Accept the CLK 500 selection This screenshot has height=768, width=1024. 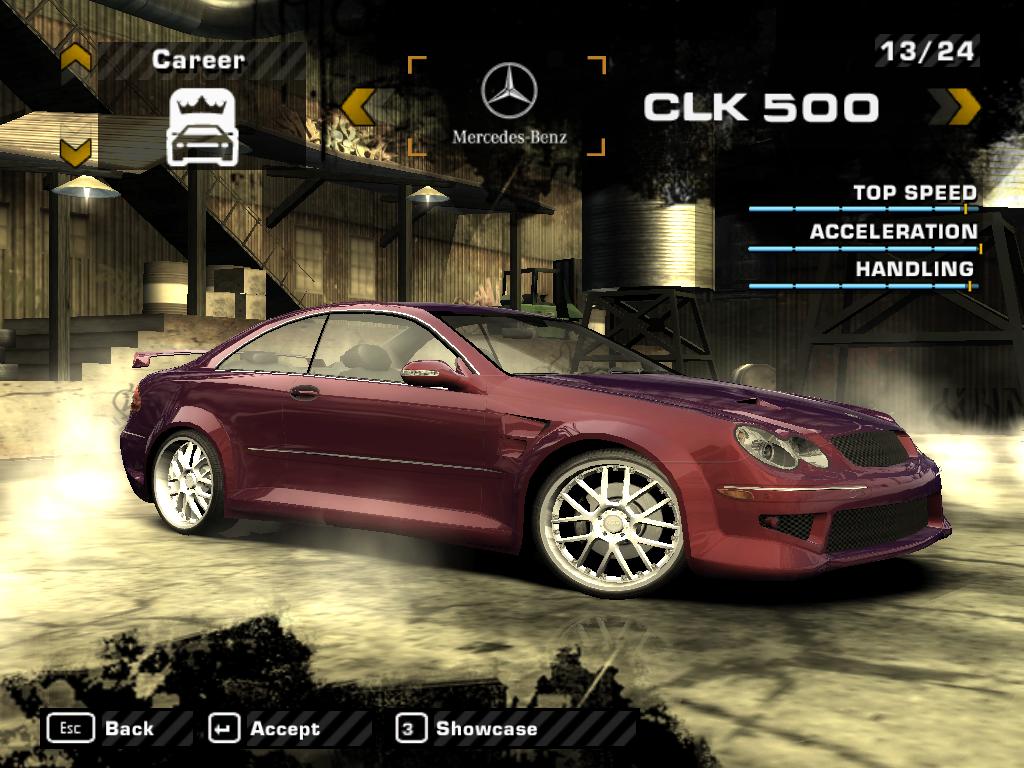(x=266, y=729)
